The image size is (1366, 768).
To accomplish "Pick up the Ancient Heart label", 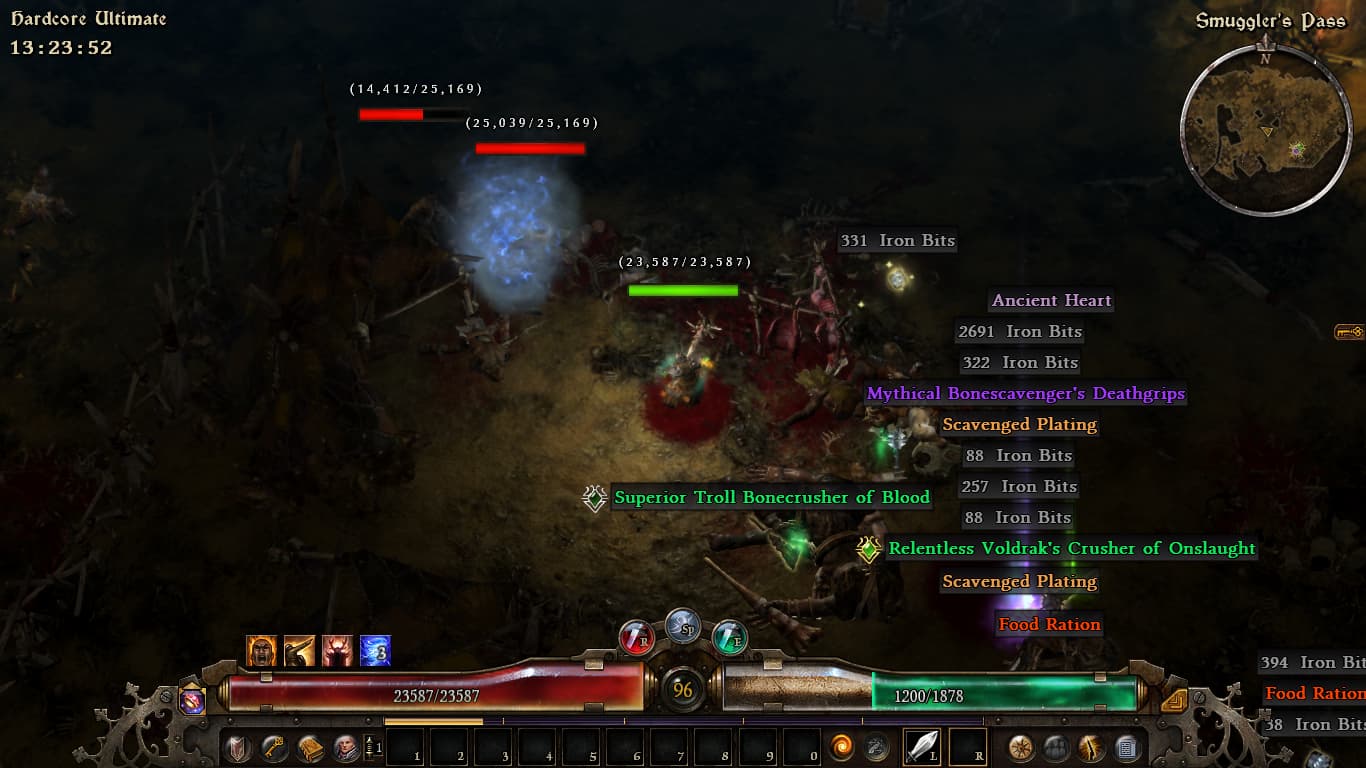I will pos(1051,300).
